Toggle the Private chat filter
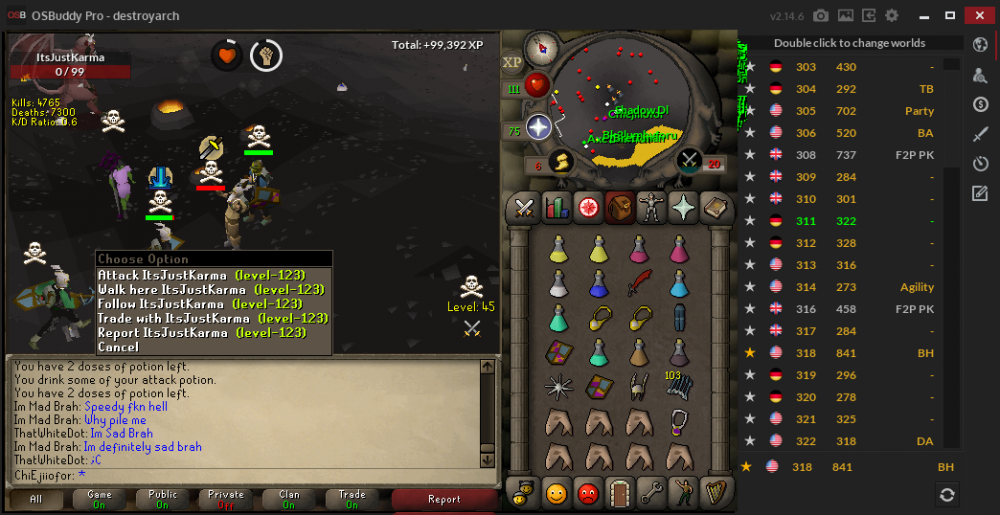Image resolution: width=1000 pixels, height=515 pixels. click(226, 499)
